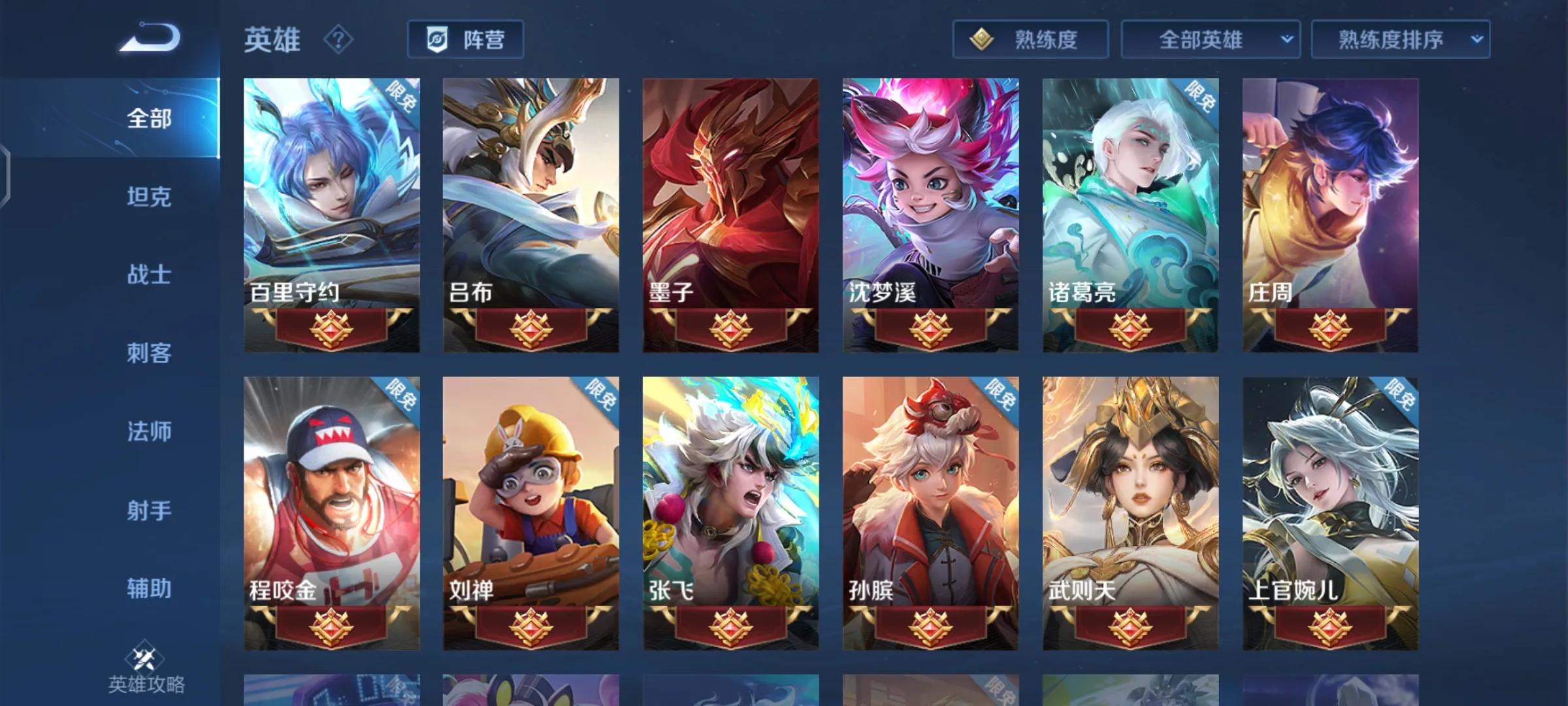
Task: Select the 辅助 category link
Action: point(149,589)
